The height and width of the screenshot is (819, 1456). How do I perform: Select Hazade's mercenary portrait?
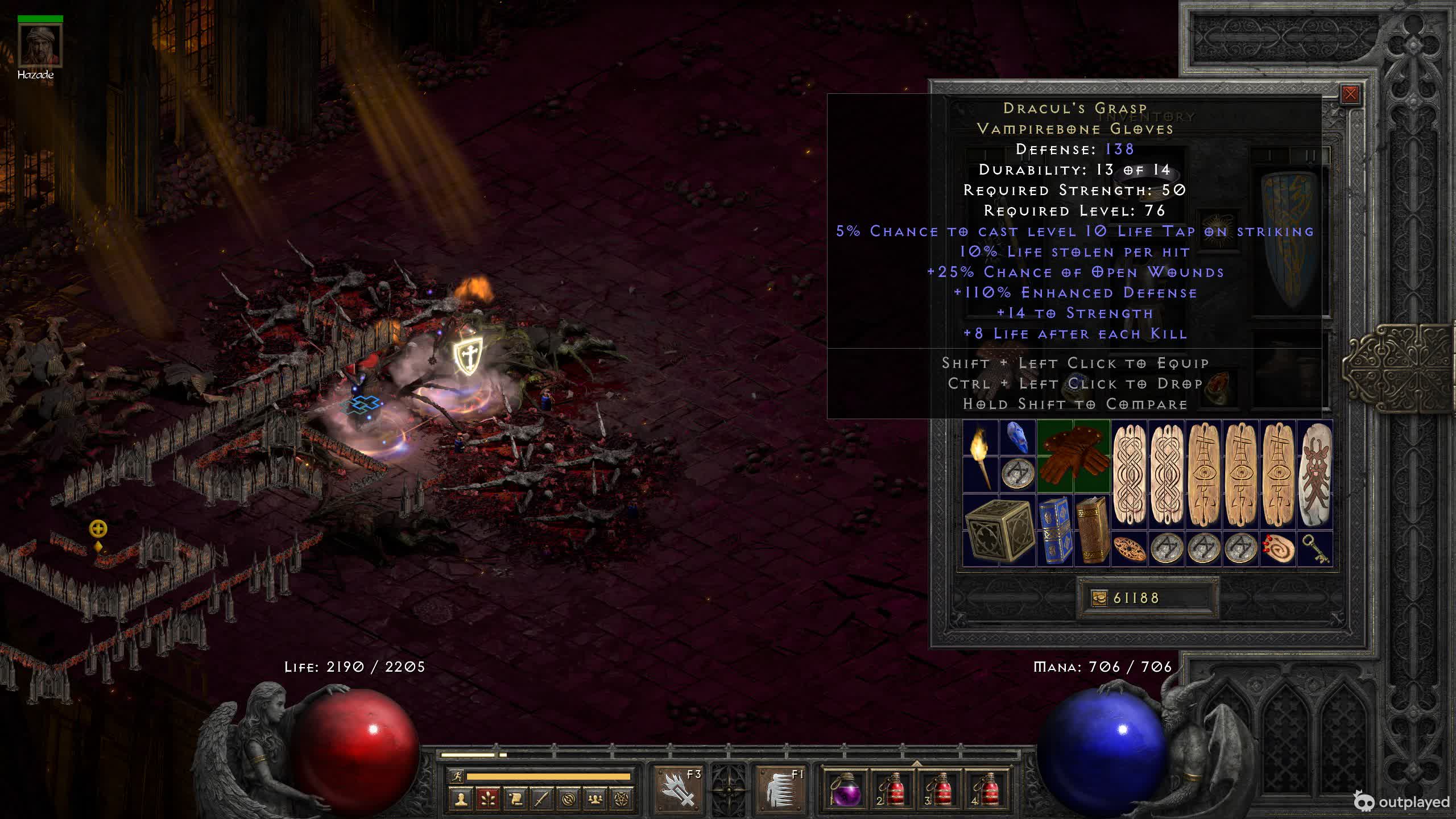[x=40, y=45]
